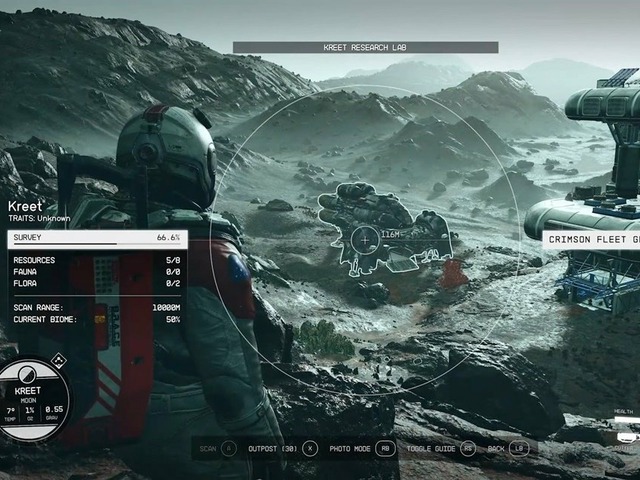Click the diamond icon above the Kreet dial

pyautogui.click(x=57, y=360)
